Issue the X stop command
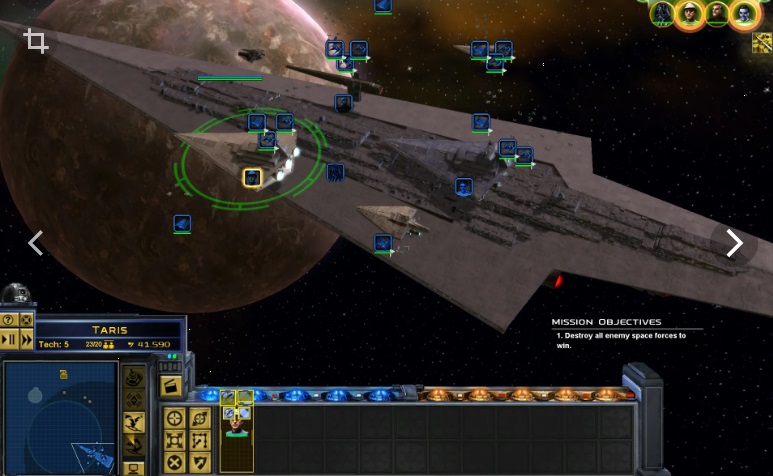Viewport: 773px width, 476px height. point(174,462)
